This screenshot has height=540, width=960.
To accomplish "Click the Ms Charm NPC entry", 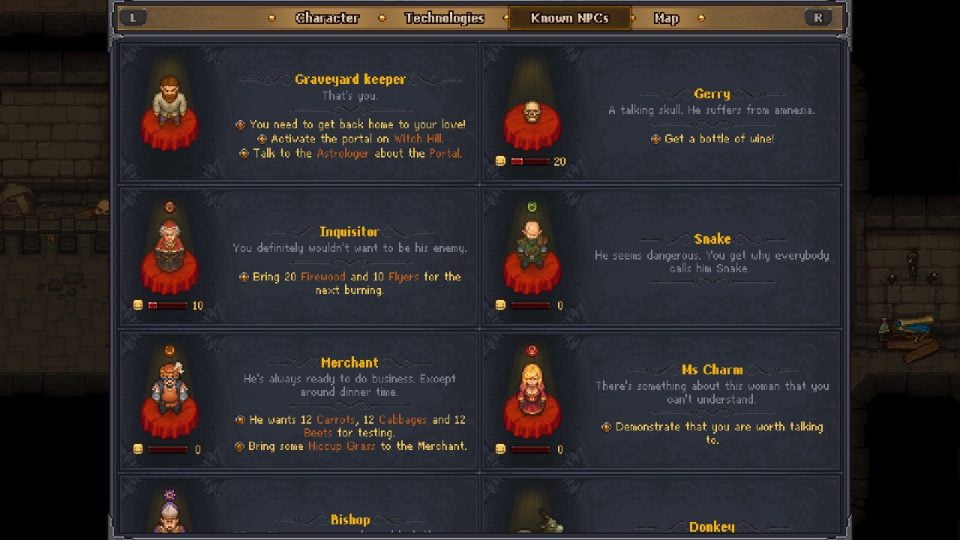I will coord(663,399).
